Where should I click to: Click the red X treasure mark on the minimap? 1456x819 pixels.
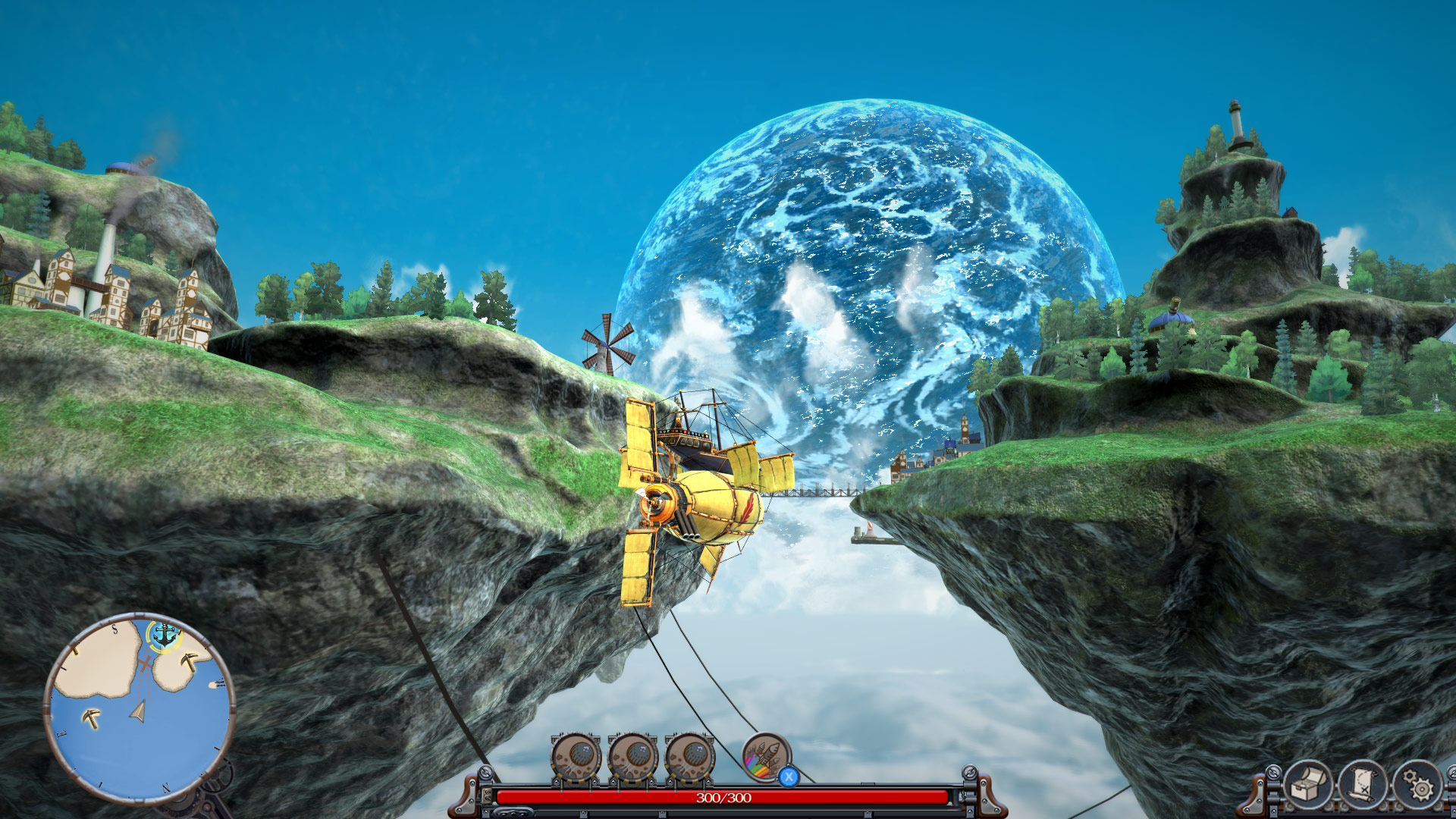click(144, 664)
